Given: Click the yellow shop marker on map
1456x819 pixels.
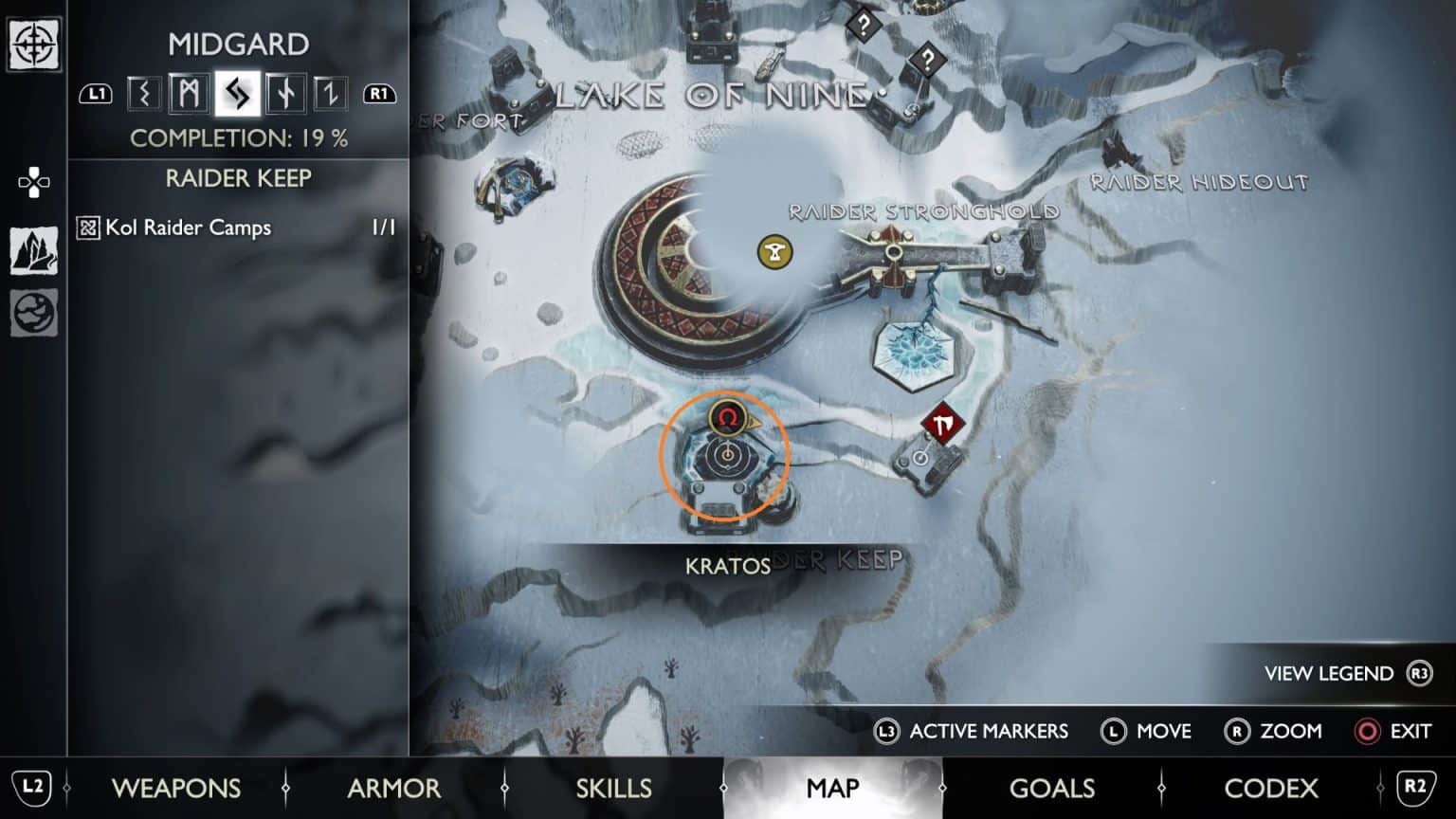Looking at the screenshot, I should pos(774,252).
